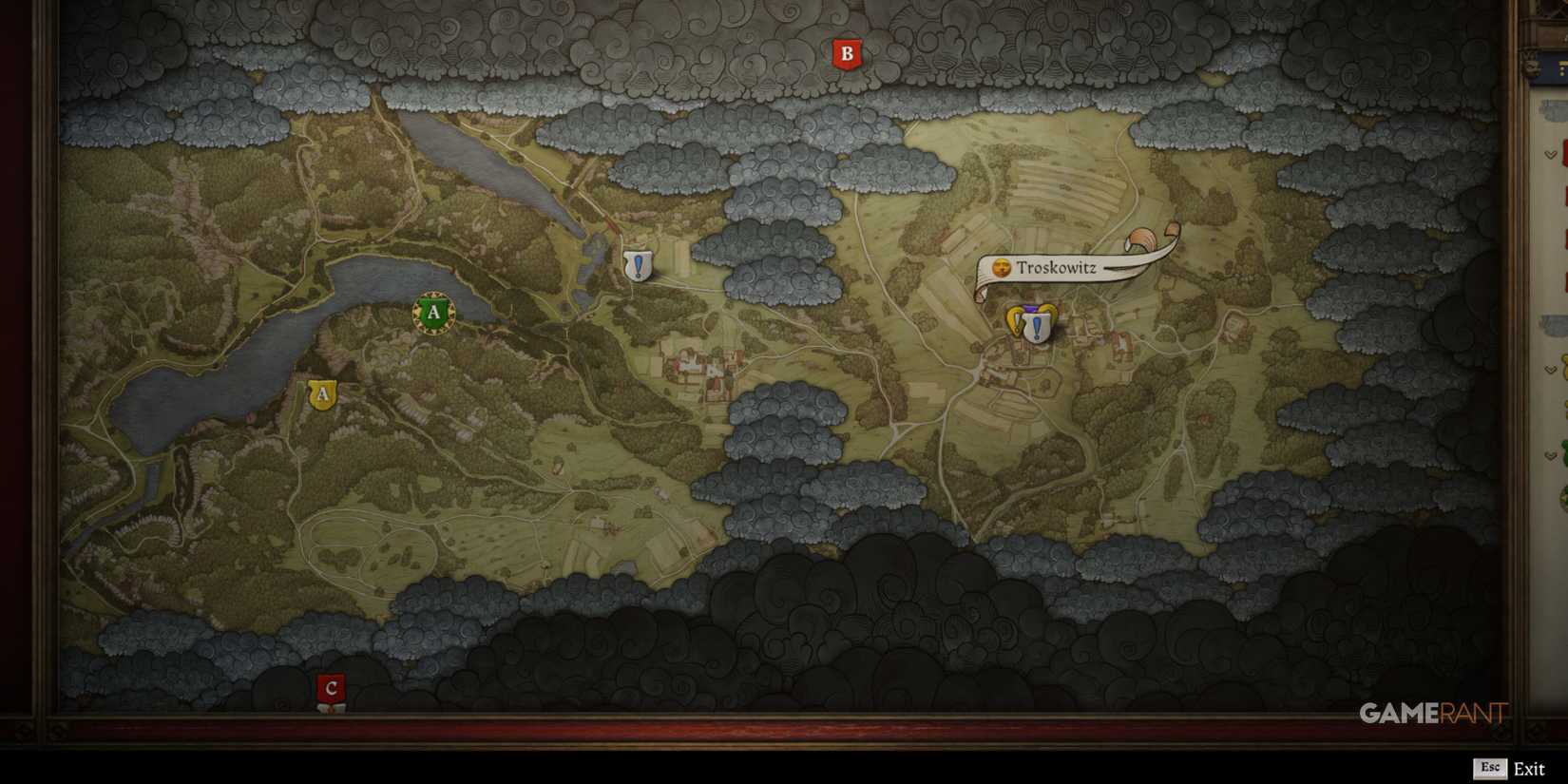The width and height of the screenshot is (1568, 784).
Task: Enable the green legend marker filter
Action: click(1563, 447)
